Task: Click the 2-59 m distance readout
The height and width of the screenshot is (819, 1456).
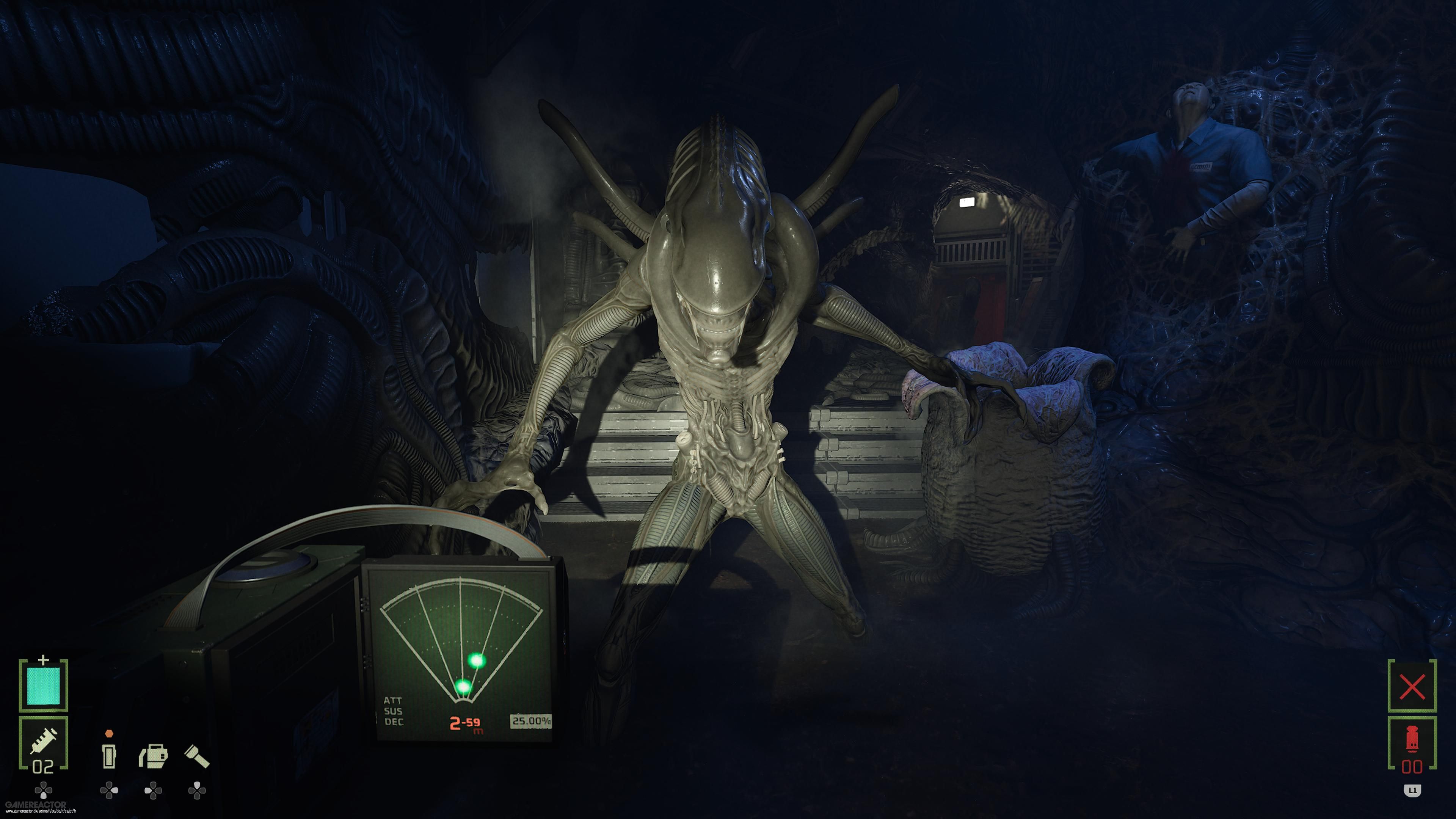Action: coord(465,723)
